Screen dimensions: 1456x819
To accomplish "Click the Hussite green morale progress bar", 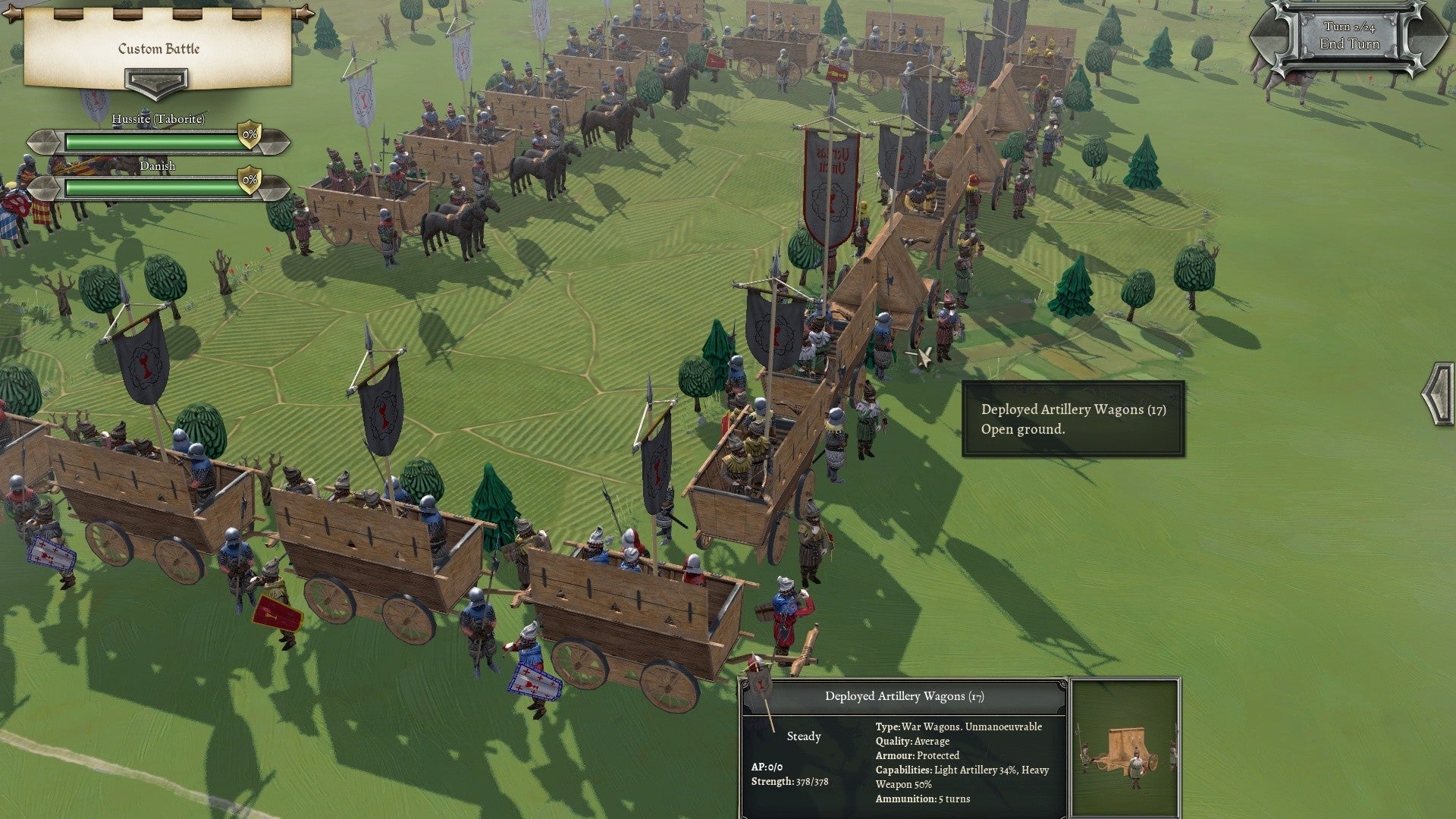I will pos(149,140).
